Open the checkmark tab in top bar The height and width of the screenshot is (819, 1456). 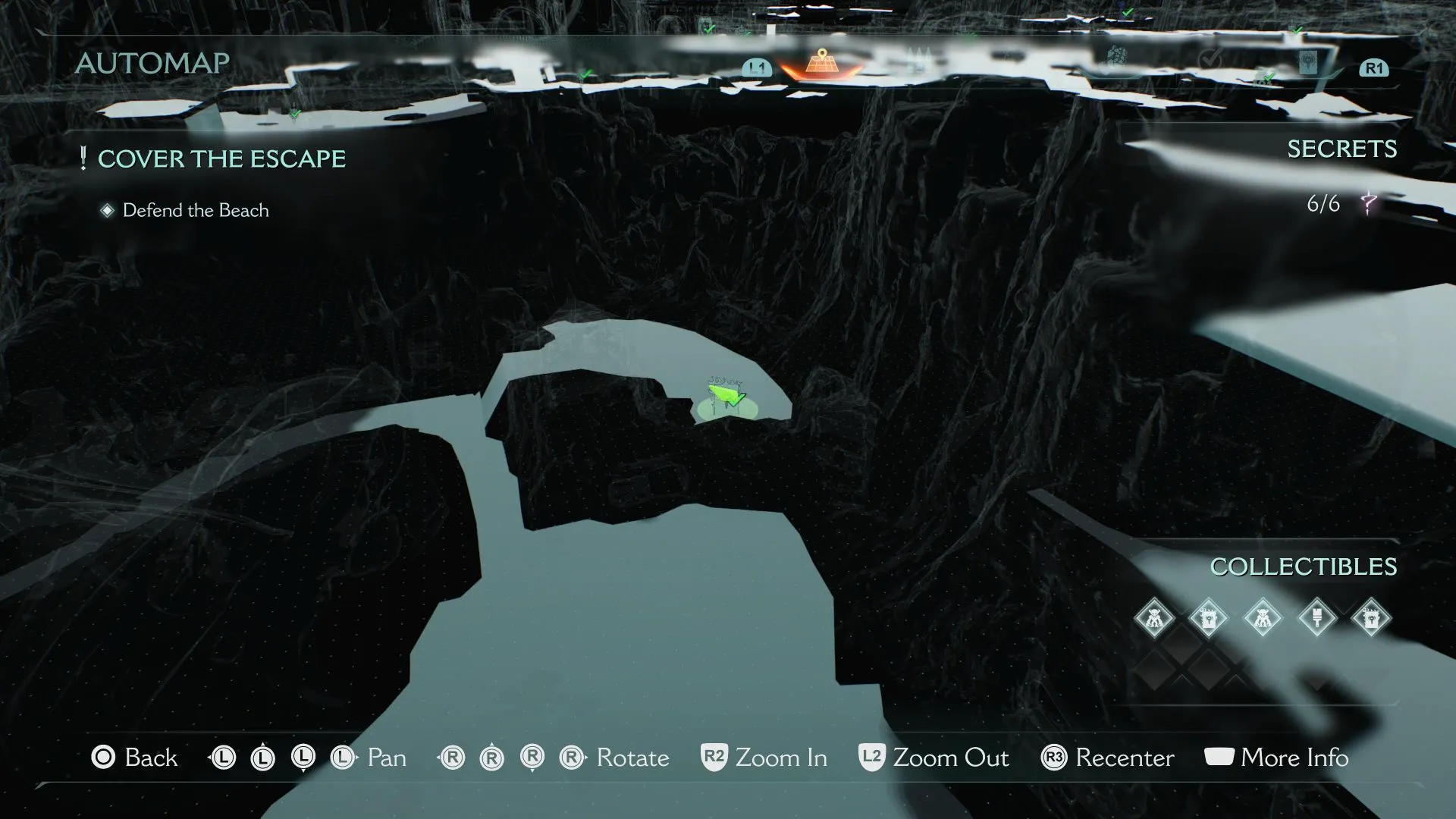pos(1210,58)
